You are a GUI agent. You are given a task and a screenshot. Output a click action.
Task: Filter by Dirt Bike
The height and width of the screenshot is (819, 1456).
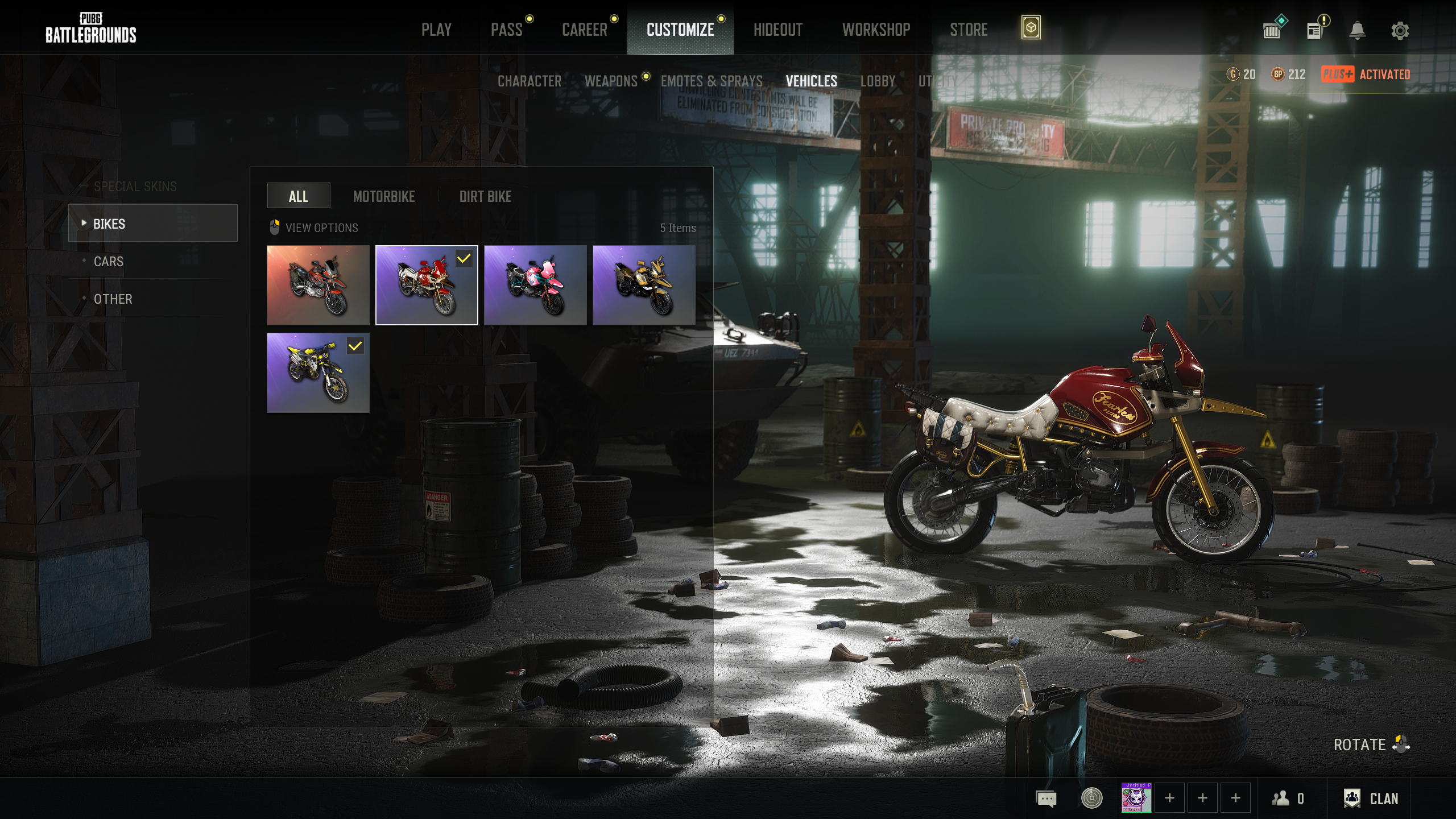click(485, 196)
